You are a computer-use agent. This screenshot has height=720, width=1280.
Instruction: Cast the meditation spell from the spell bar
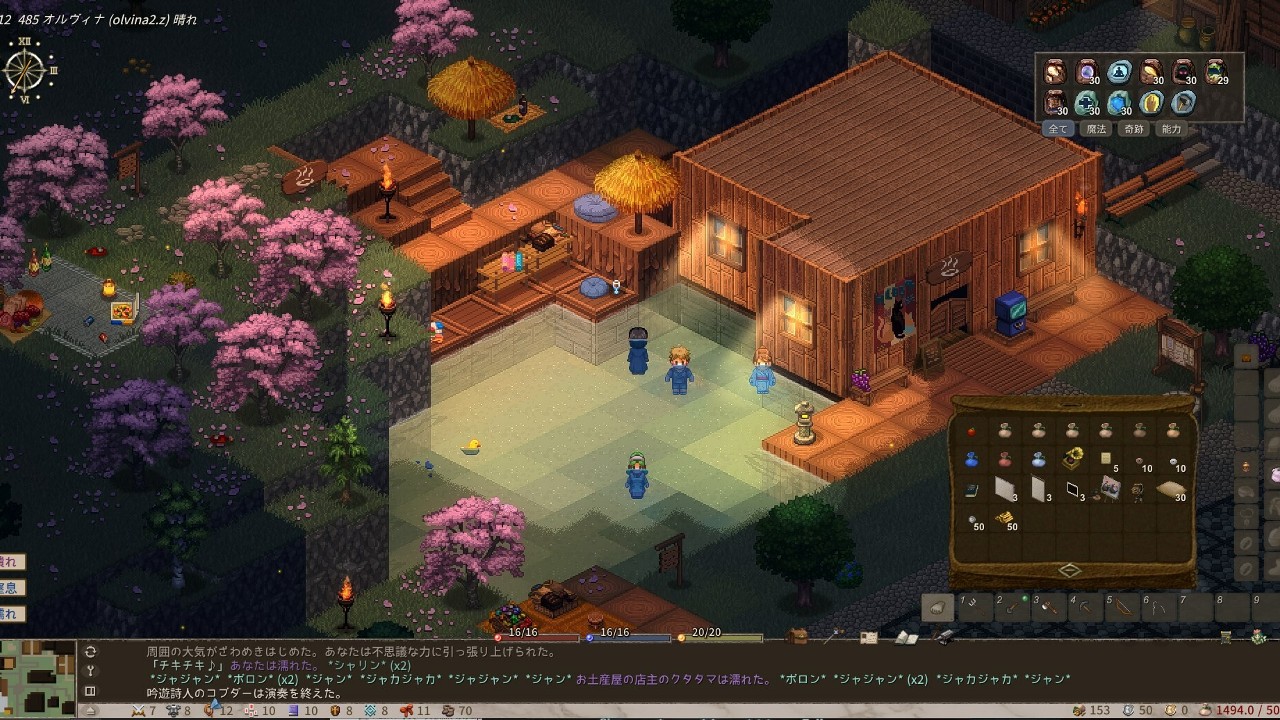tap(1120, 72)
